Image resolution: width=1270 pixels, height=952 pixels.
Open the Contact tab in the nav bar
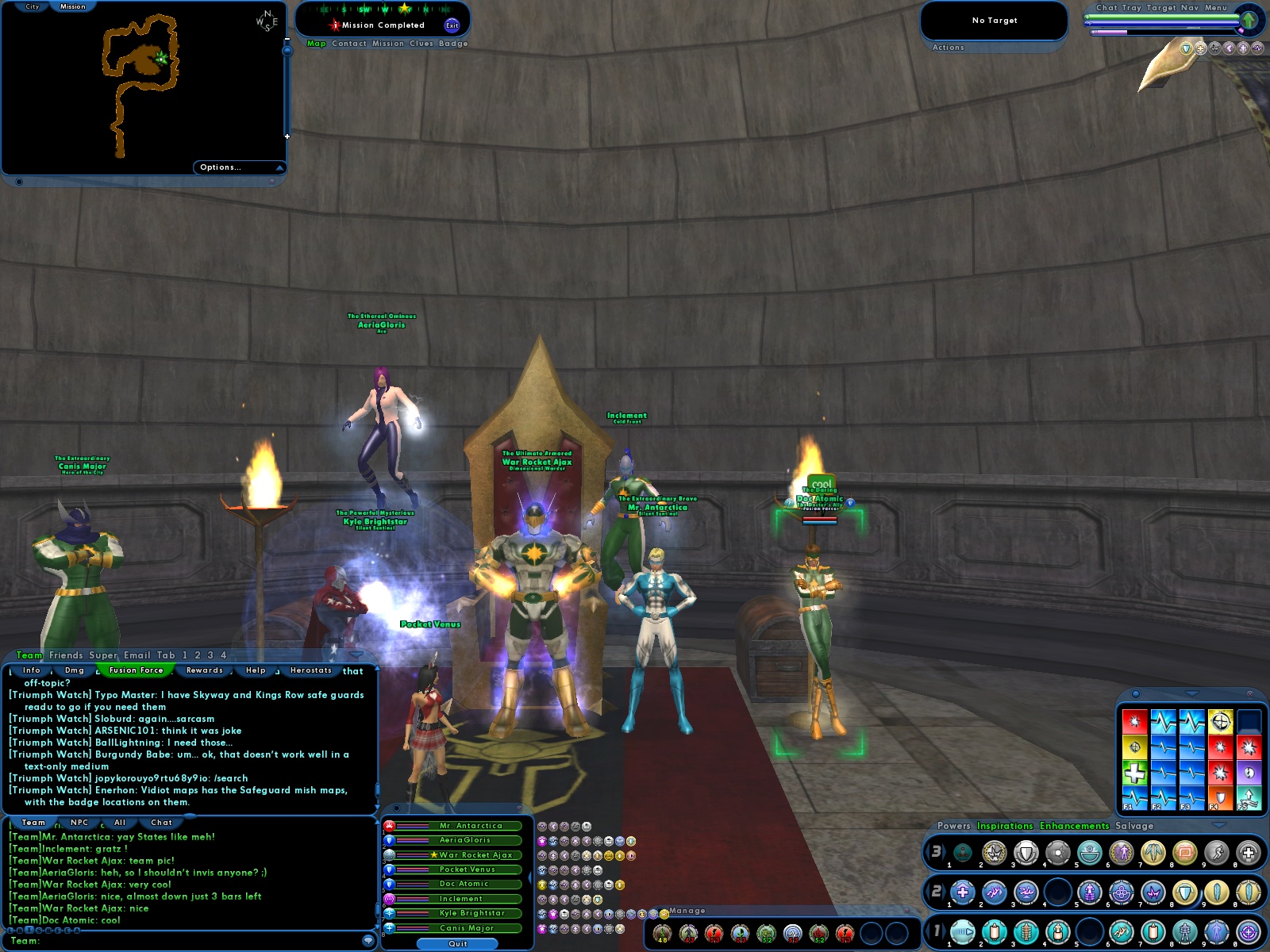(x=349, y=44)
